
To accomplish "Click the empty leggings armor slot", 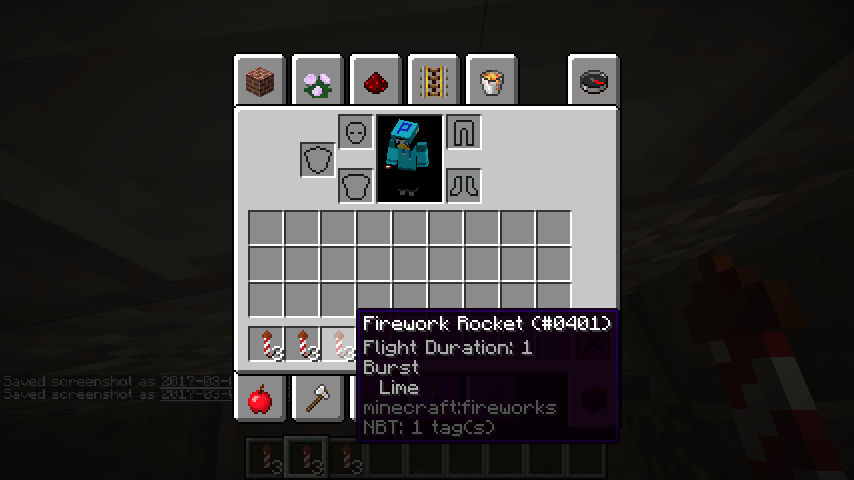I will 463,132.
